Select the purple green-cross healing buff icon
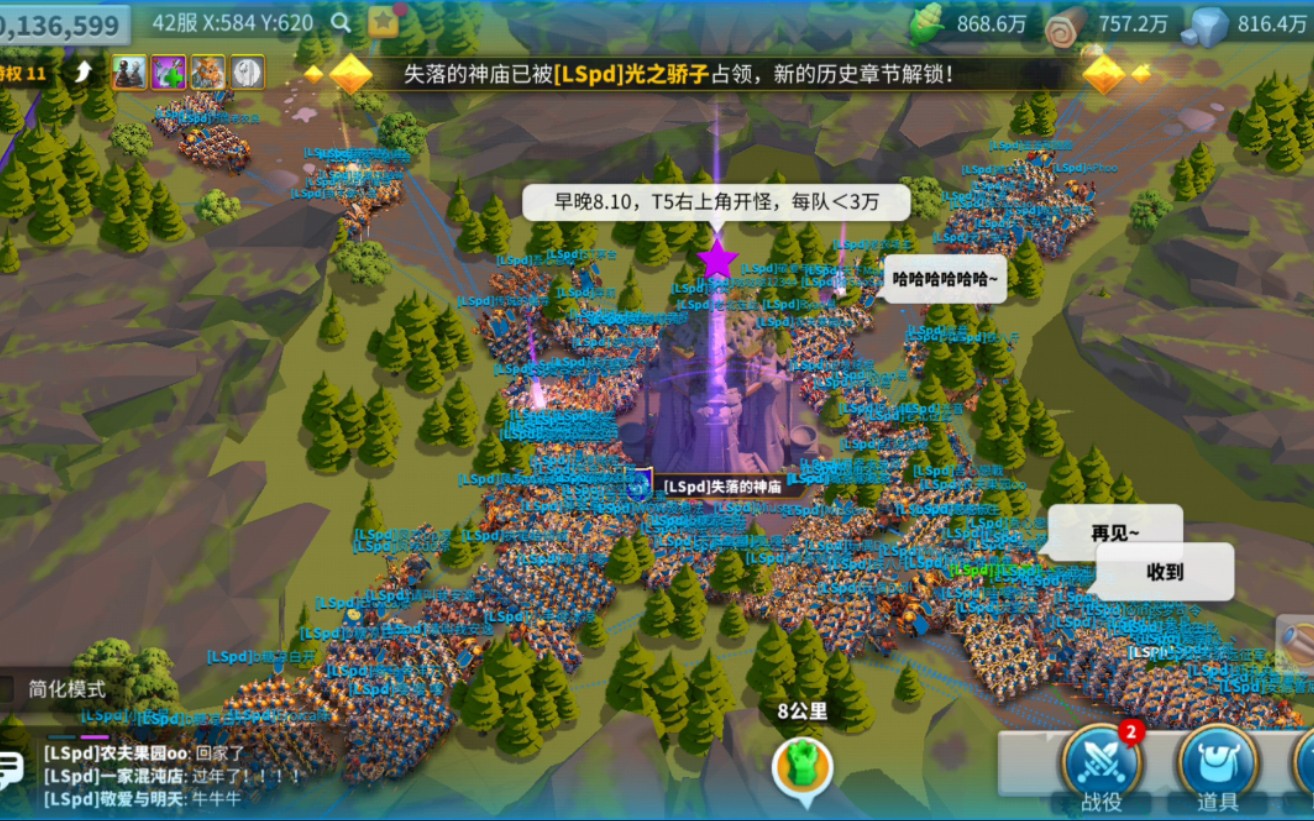 pyautogui.click(x=168, y=72)
